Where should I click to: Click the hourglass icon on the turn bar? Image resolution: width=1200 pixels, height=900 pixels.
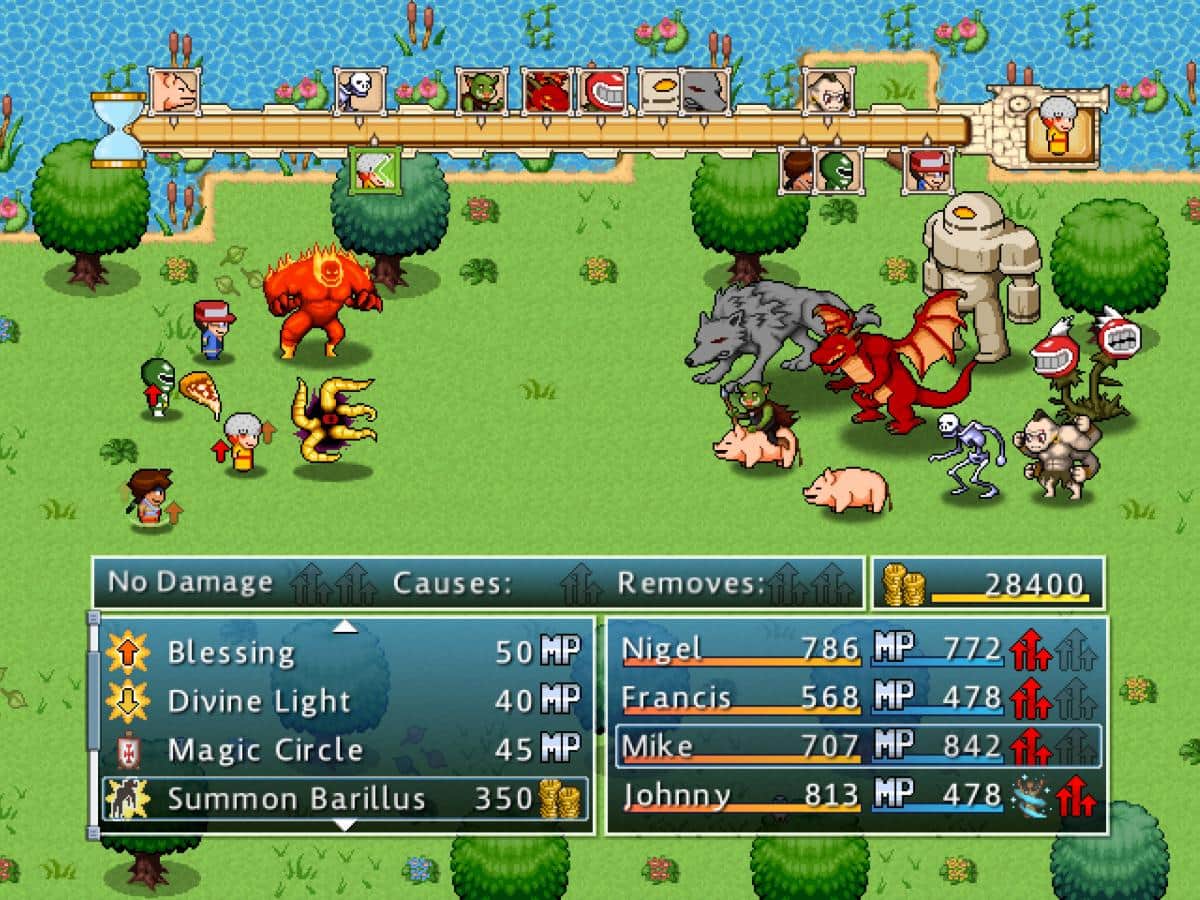tap(117, 130)
